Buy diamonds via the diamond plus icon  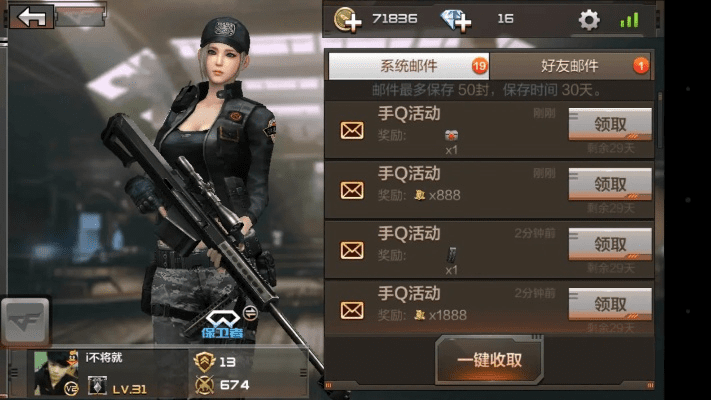pyautogui.click(x=456, y=19)
